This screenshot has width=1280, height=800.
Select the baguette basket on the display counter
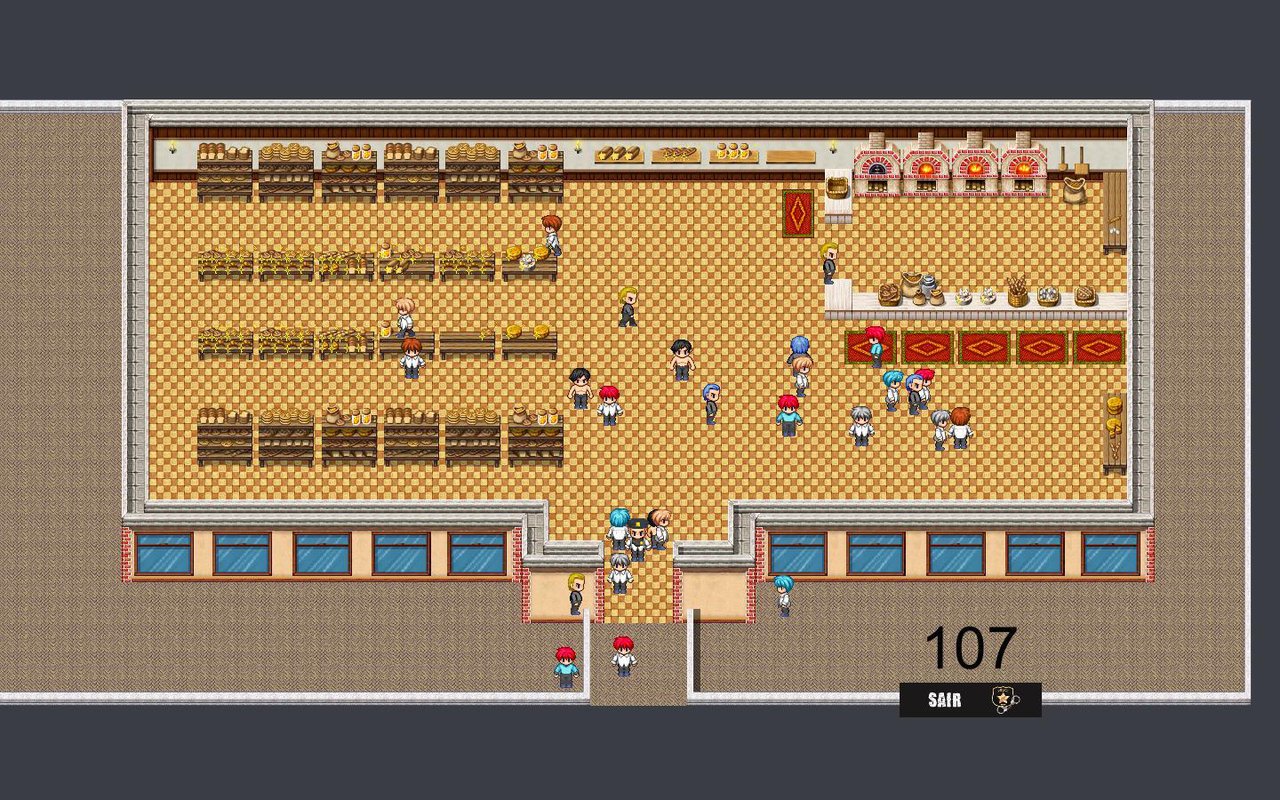1017,292
